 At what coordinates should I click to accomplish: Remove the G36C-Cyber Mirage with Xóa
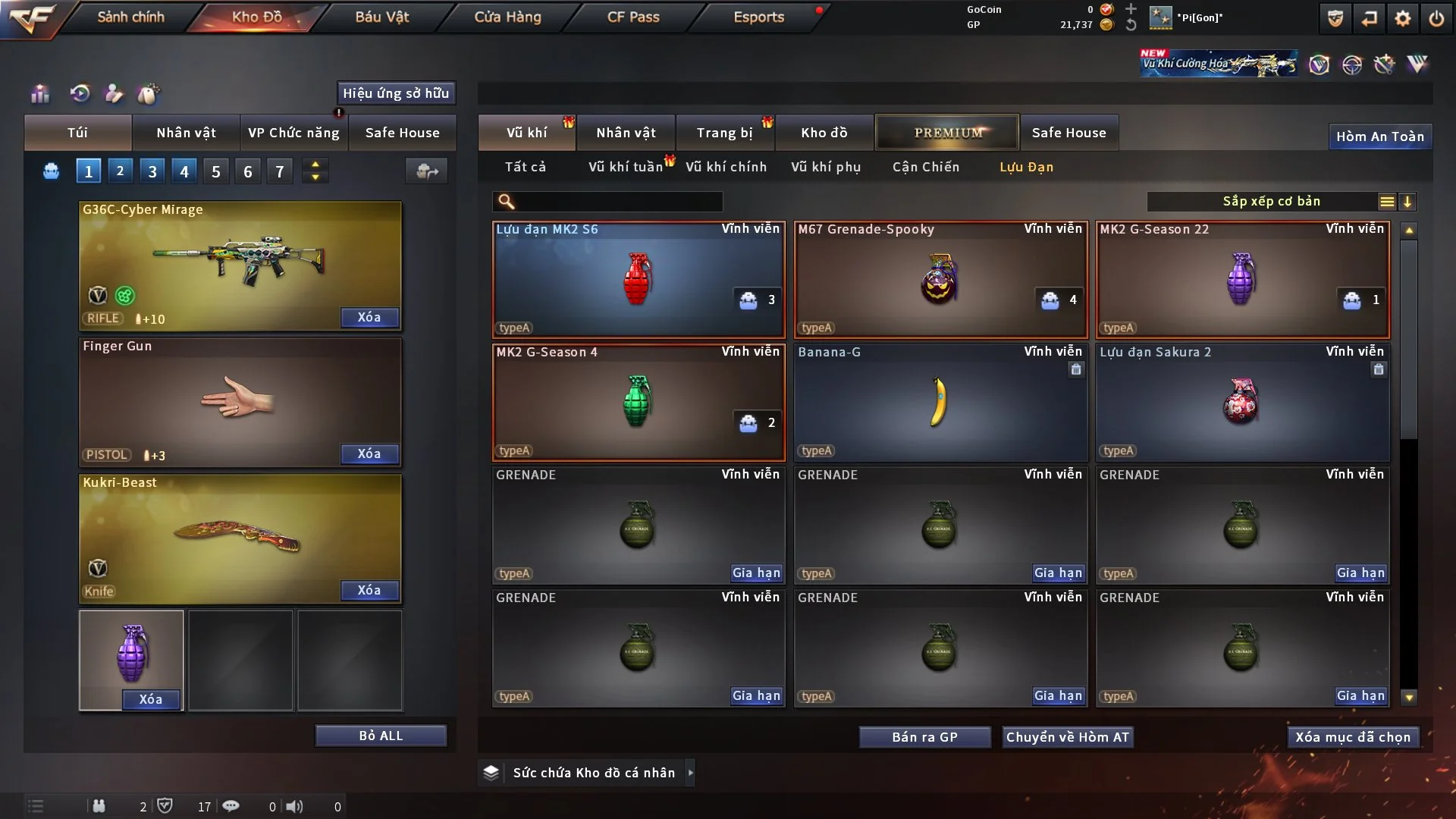click(x=369, y=317)
